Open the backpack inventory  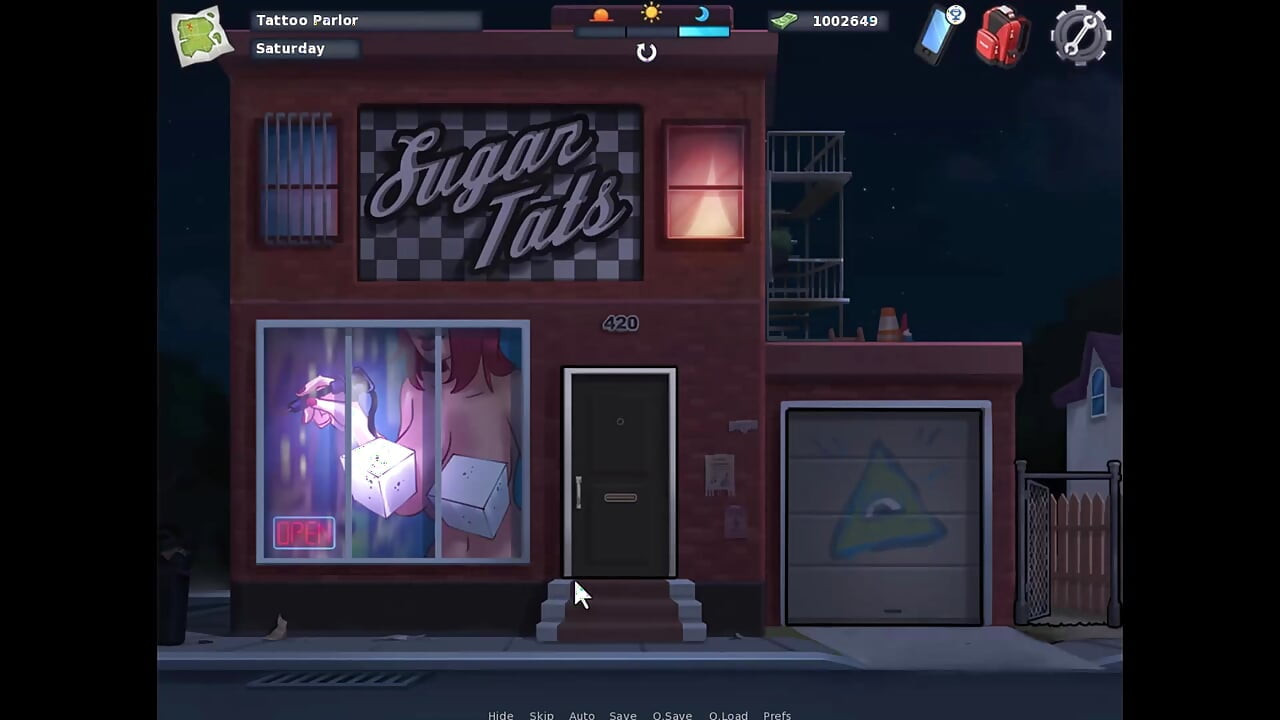click(1003, 36)
